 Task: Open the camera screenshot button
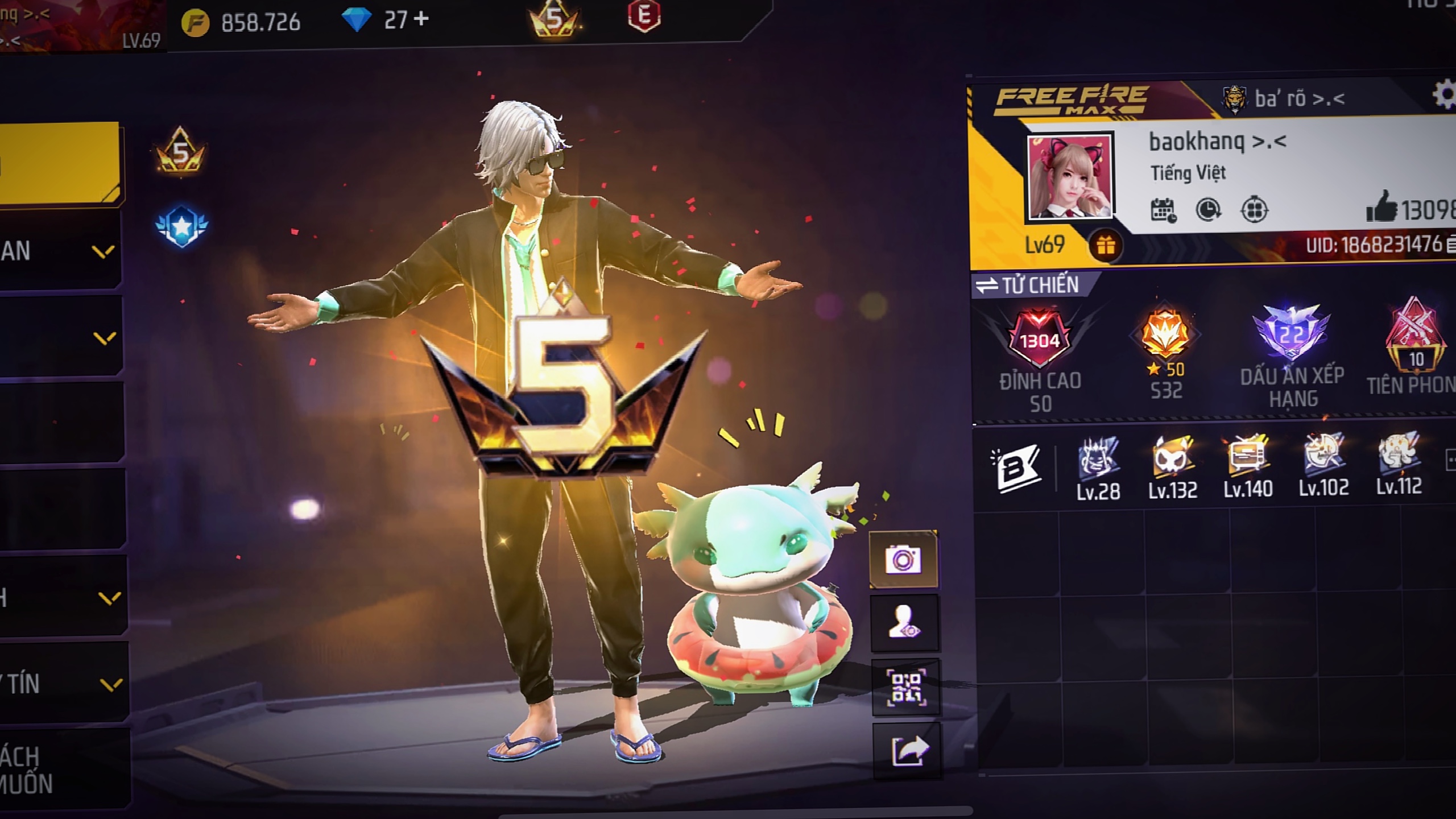pos(903,560)
